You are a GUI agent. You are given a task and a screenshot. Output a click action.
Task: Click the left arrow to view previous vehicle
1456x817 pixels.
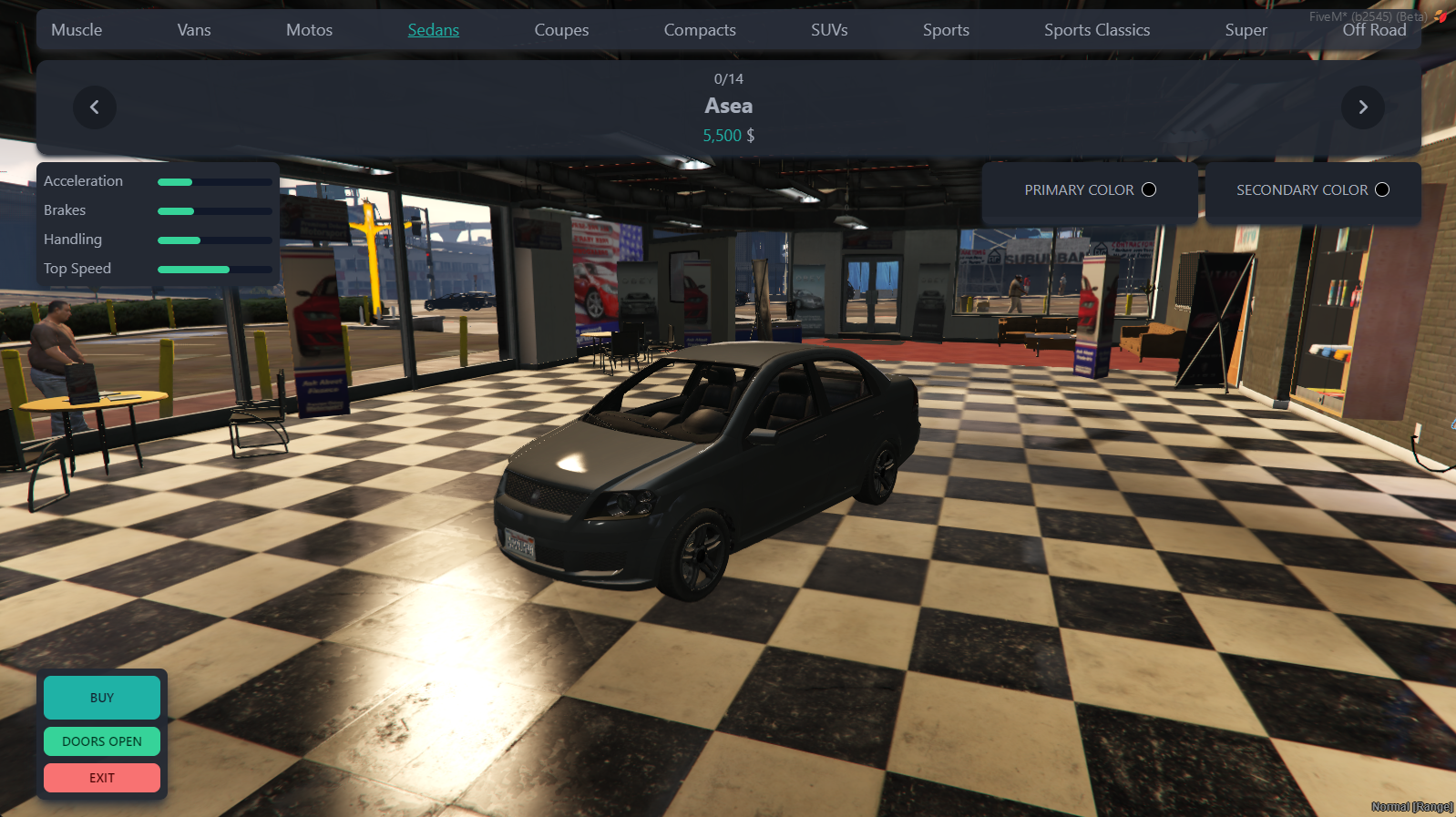[94, 107]
